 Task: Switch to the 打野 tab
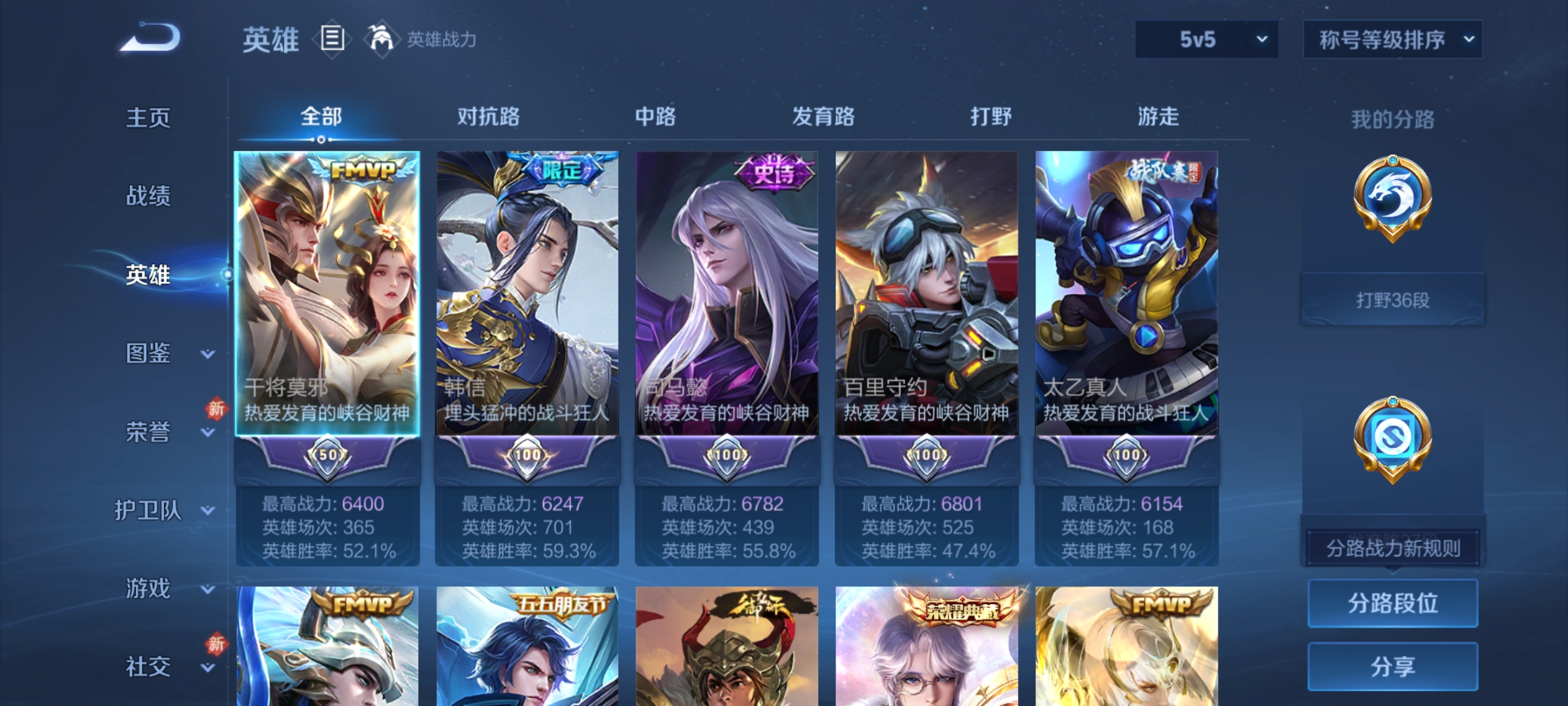click(x=990, y=118)
